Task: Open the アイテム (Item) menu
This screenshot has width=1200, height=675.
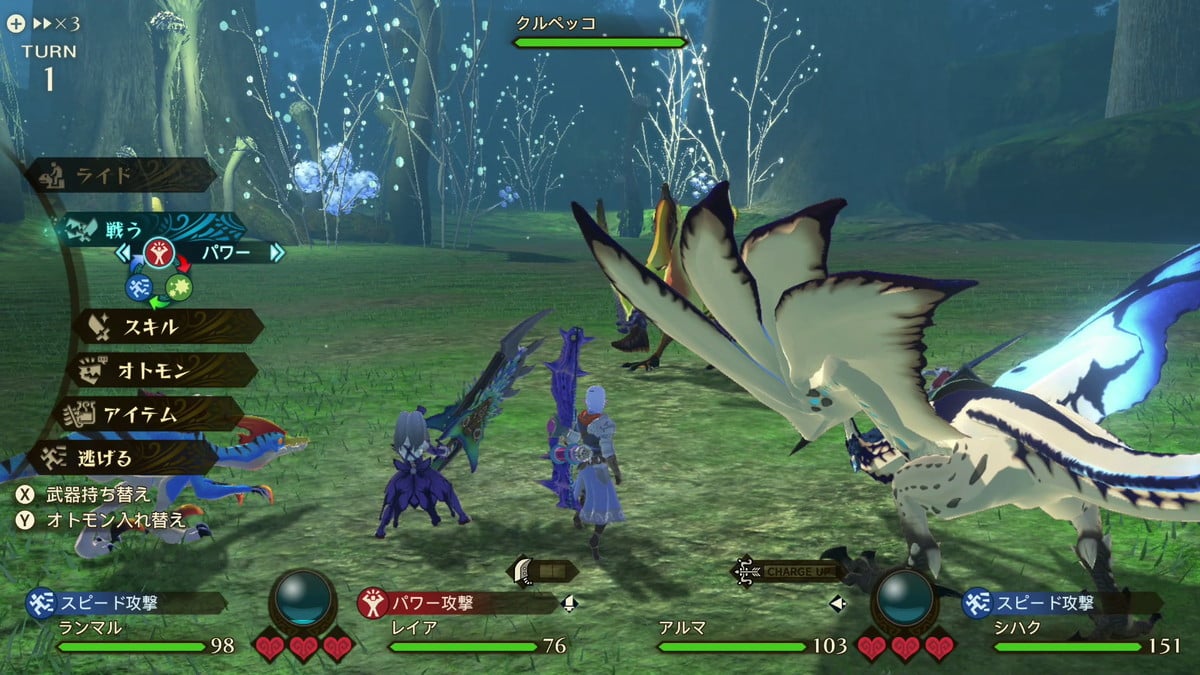Action: (152, 413)
